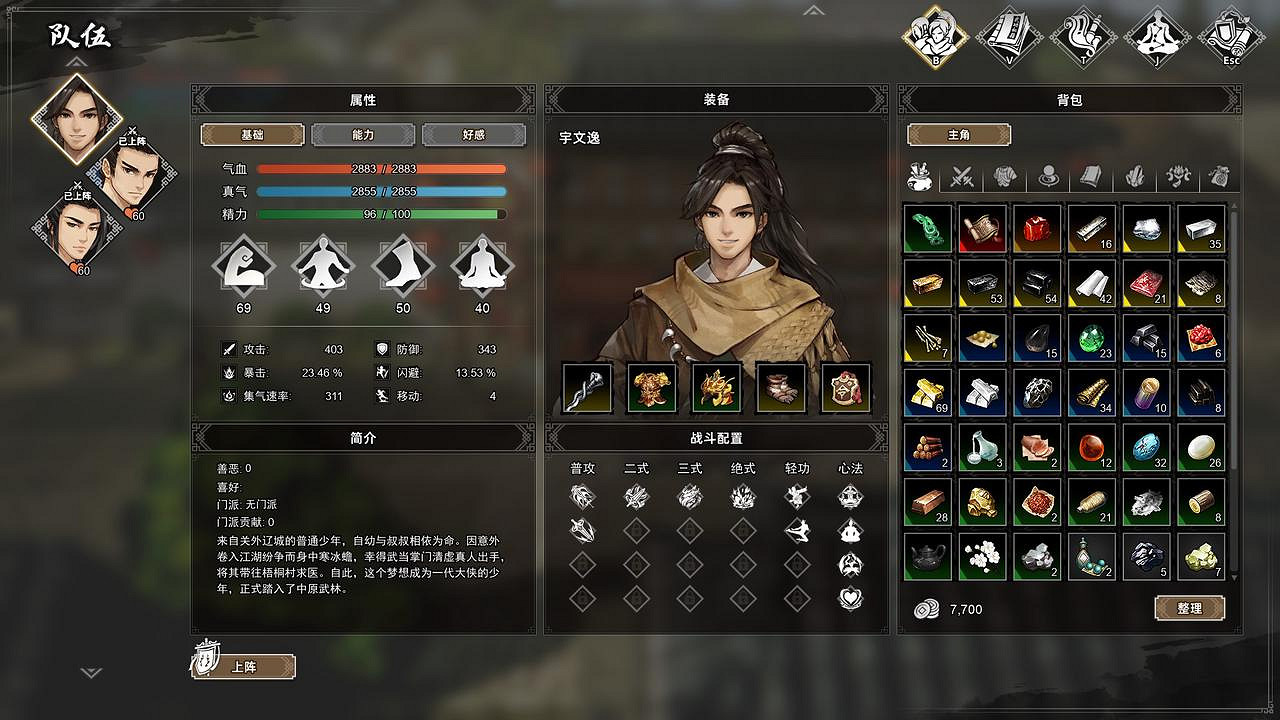Open the cultivation menu via the J icon
1280x720 pixels.
coord(1155,35)
